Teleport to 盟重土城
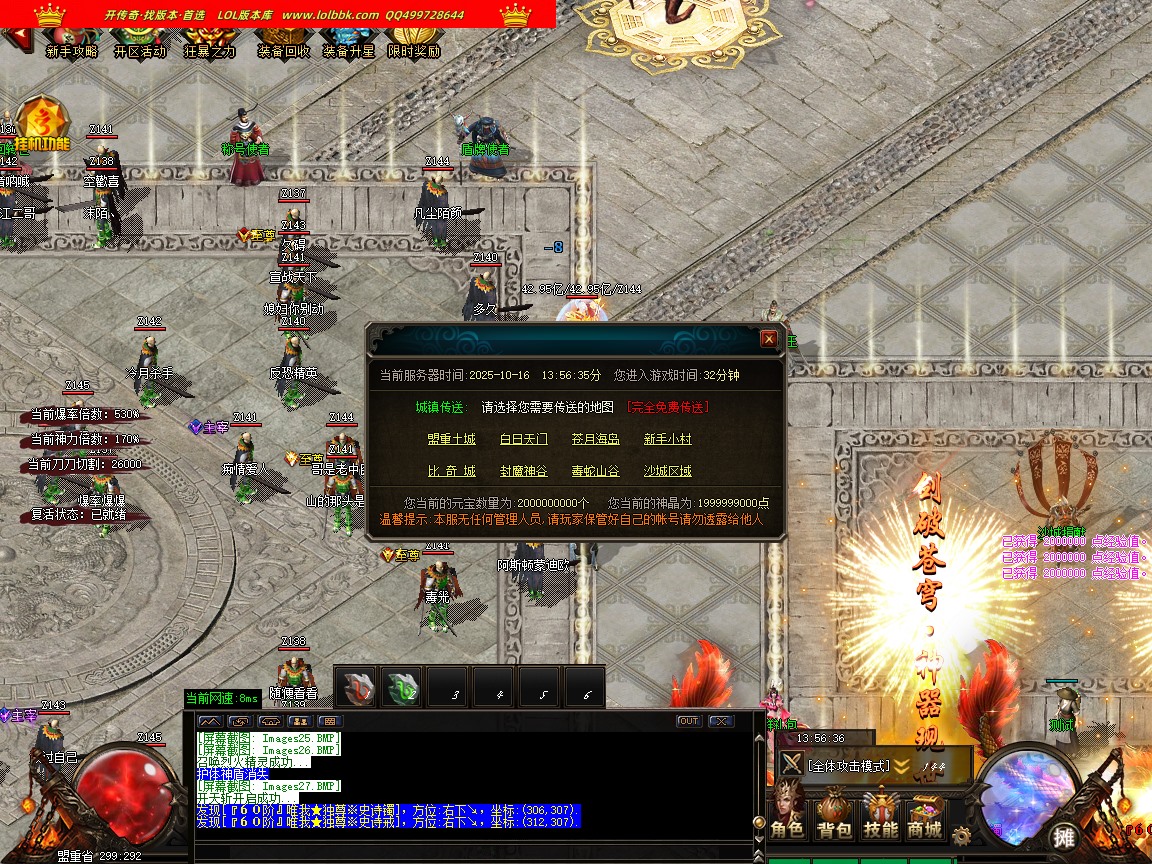This screenshot has width=1152, height=864. [x=451, y=439]
